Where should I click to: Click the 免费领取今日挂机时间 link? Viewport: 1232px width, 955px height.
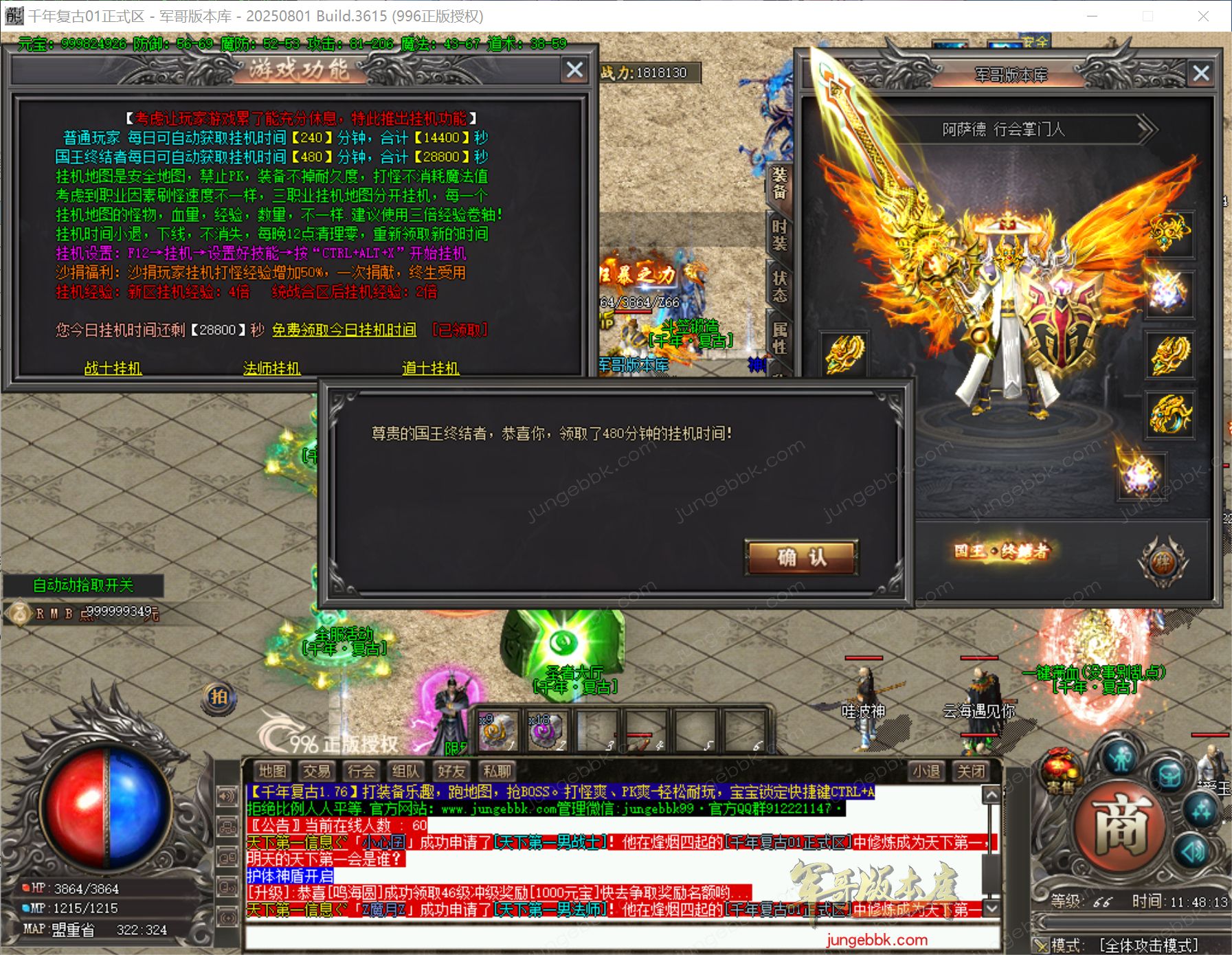(343, 330)
